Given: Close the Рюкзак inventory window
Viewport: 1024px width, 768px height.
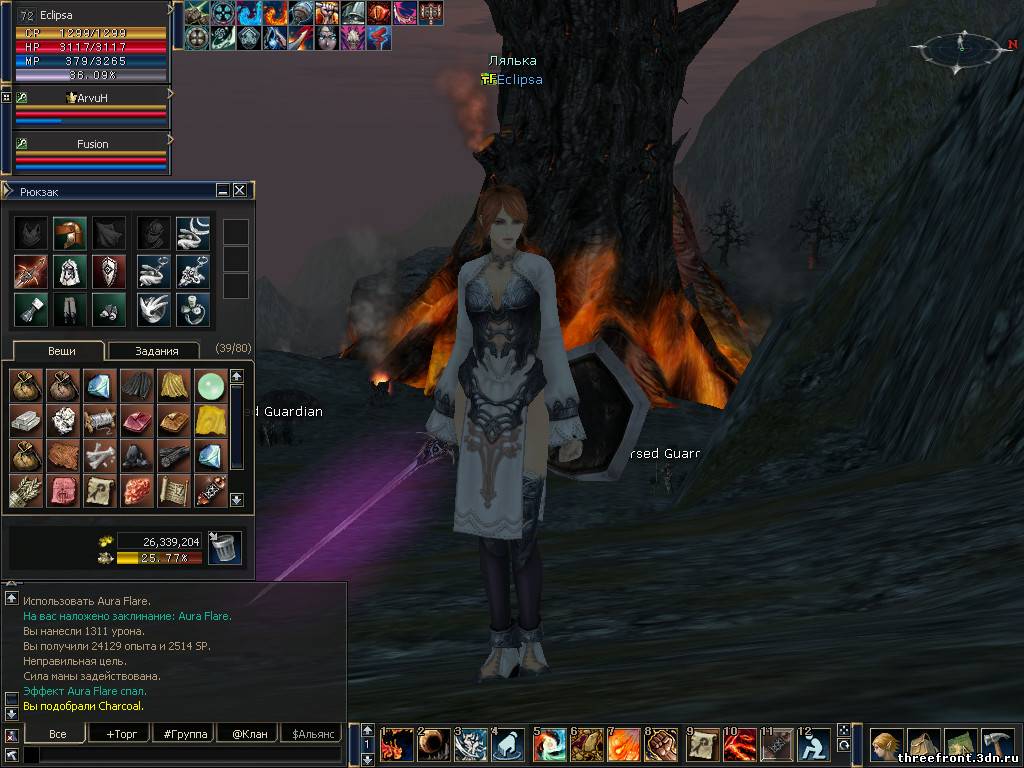Looking at the screenshot, I should pyautogui.click(x=240, y=190).
